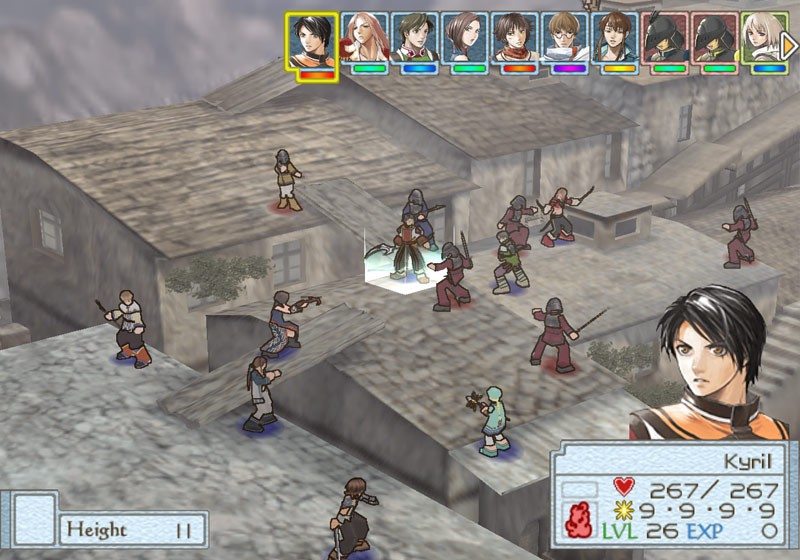Select the glasses-wearing character's turn portrait
800x560 pixels.
[x=564, y=38]
